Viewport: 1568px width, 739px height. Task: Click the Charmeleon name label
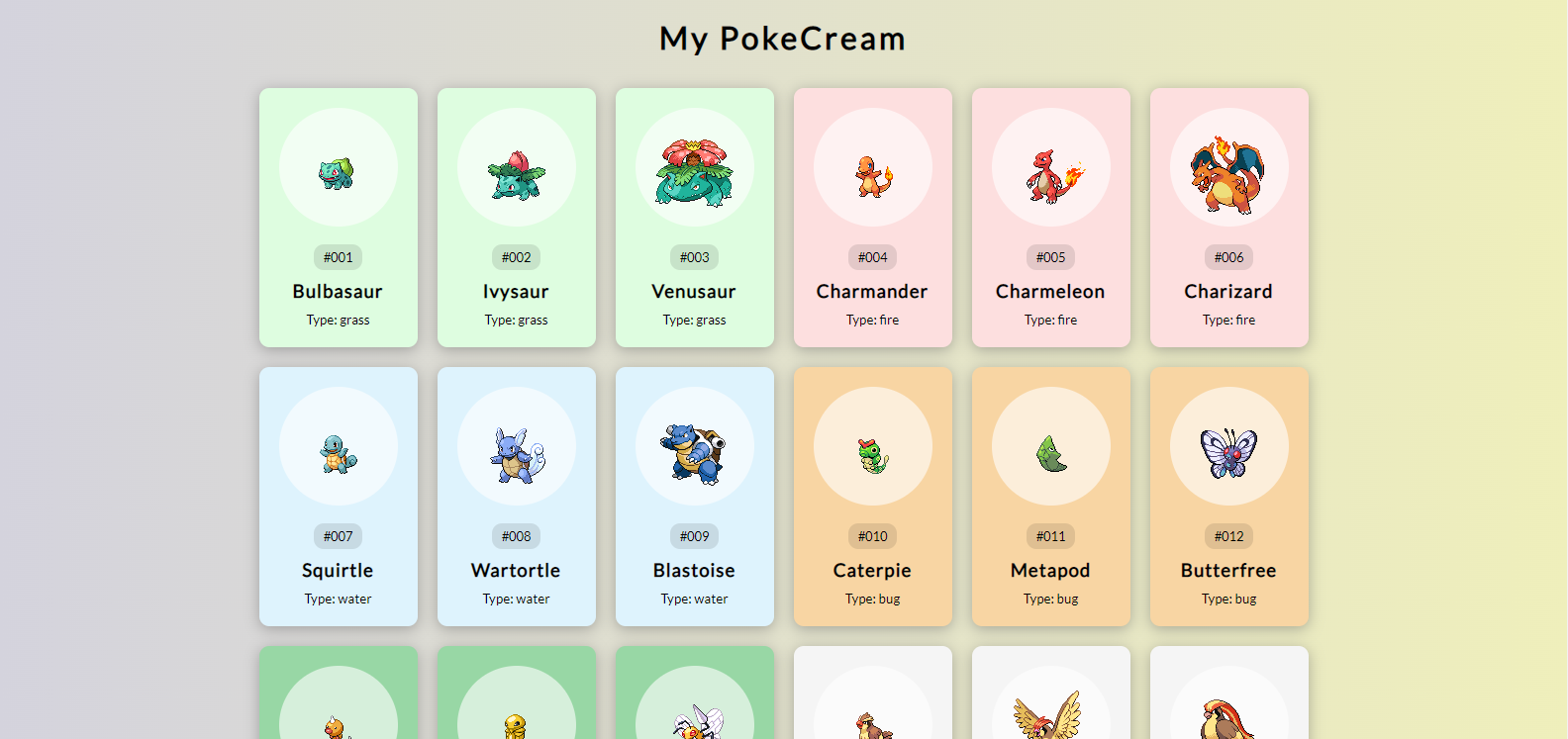pyautogui.click(x=1050, y=291)
